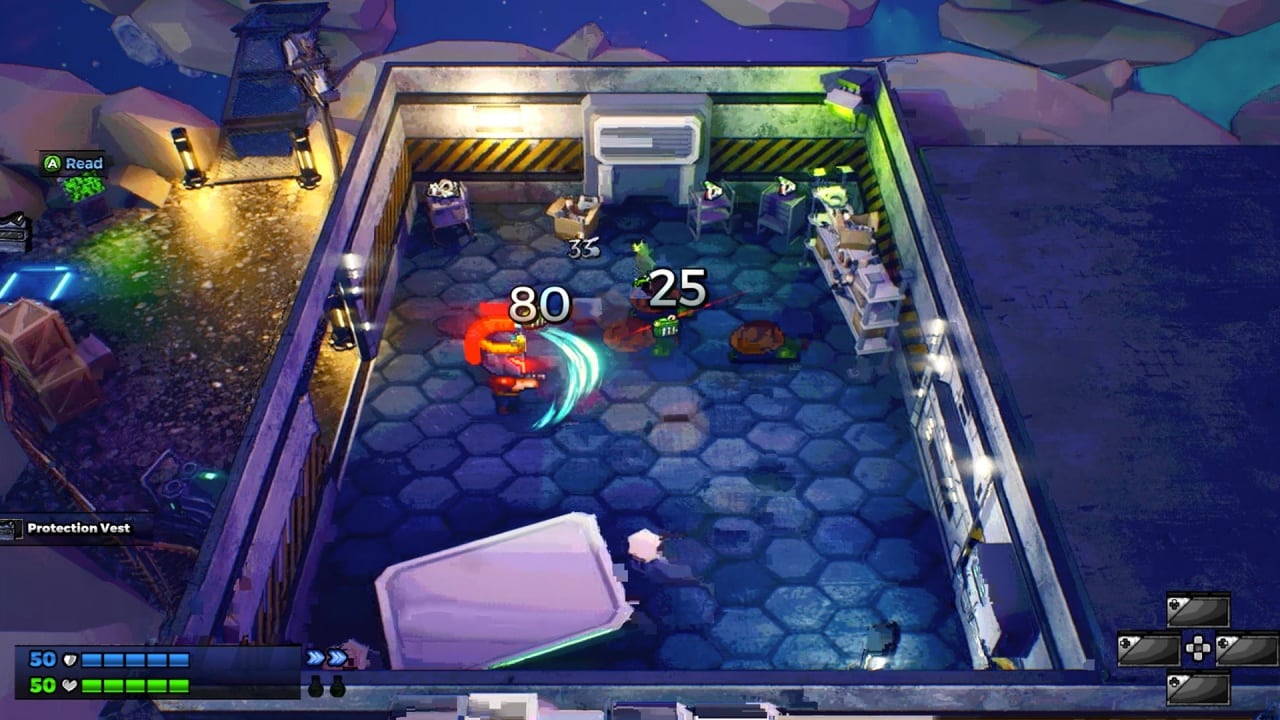Choose the d-pad up quick slot
Image resolution: width=1280 pixels, height=720 pixels.
(1198, 611)
